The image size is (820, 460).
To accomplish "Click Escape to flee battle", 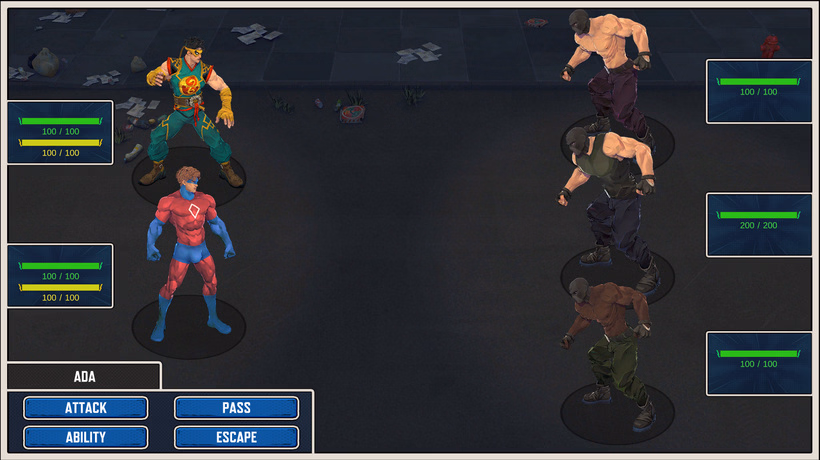I will [x=236, y=437].
